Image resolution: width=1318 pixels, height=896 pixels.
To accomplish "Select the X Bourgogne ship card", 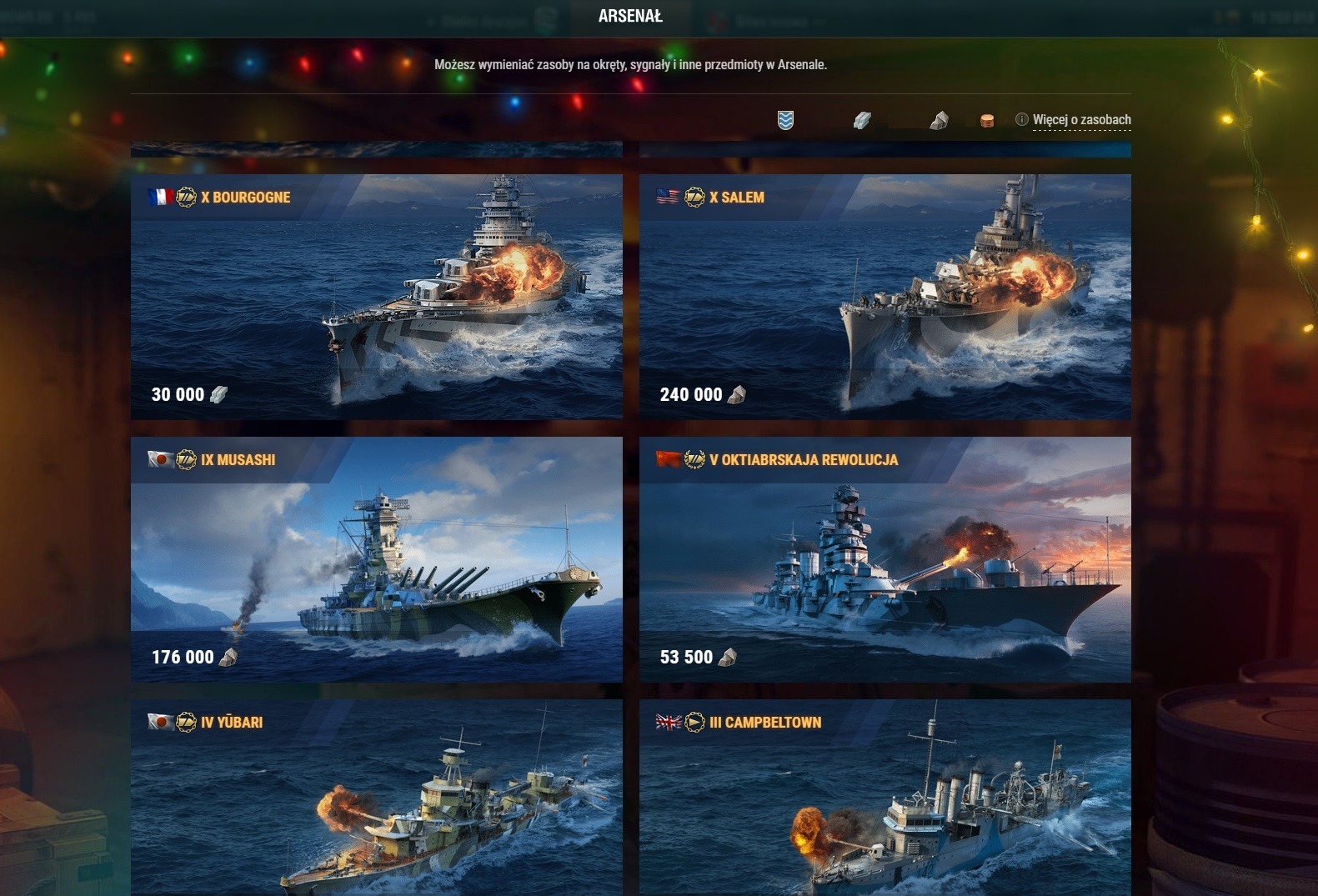I will tap(376, 296).
